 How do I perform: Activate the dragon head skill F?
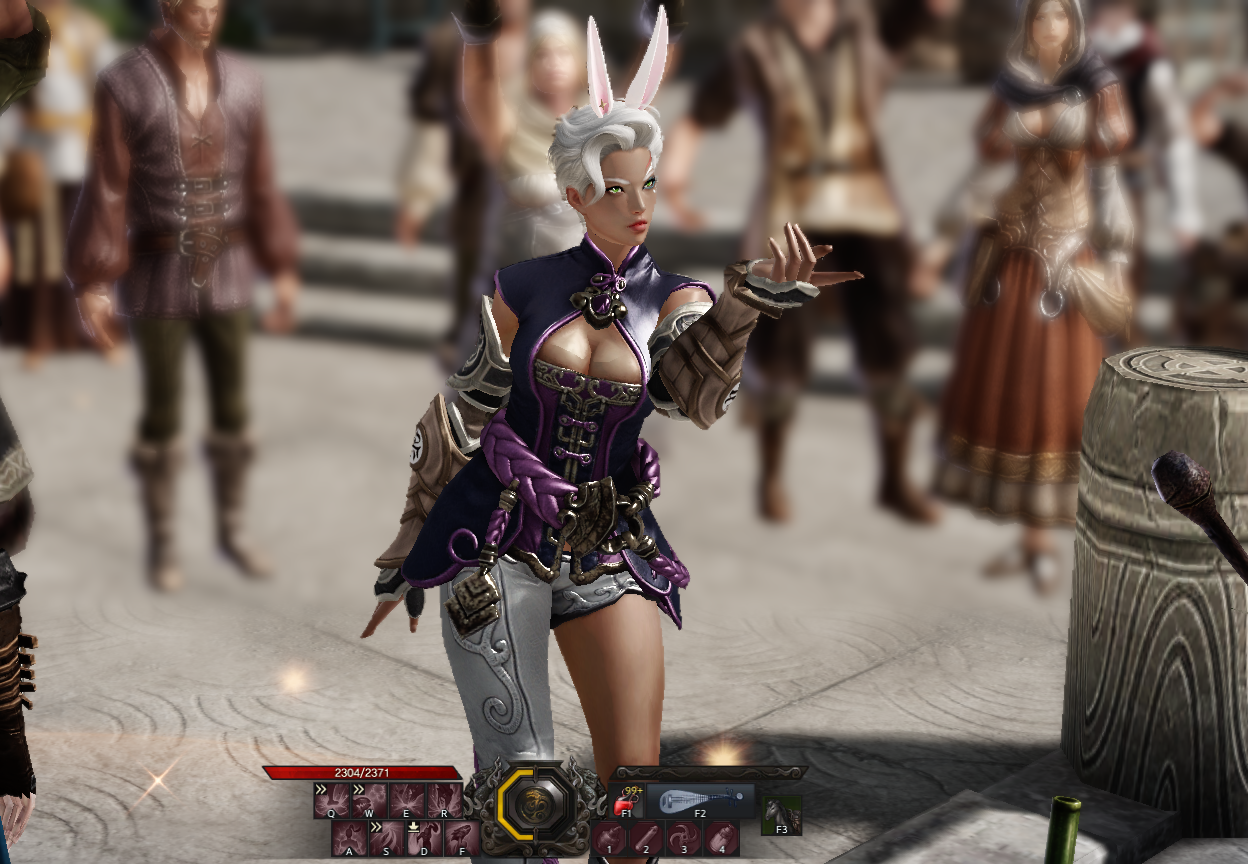(461, 838)
